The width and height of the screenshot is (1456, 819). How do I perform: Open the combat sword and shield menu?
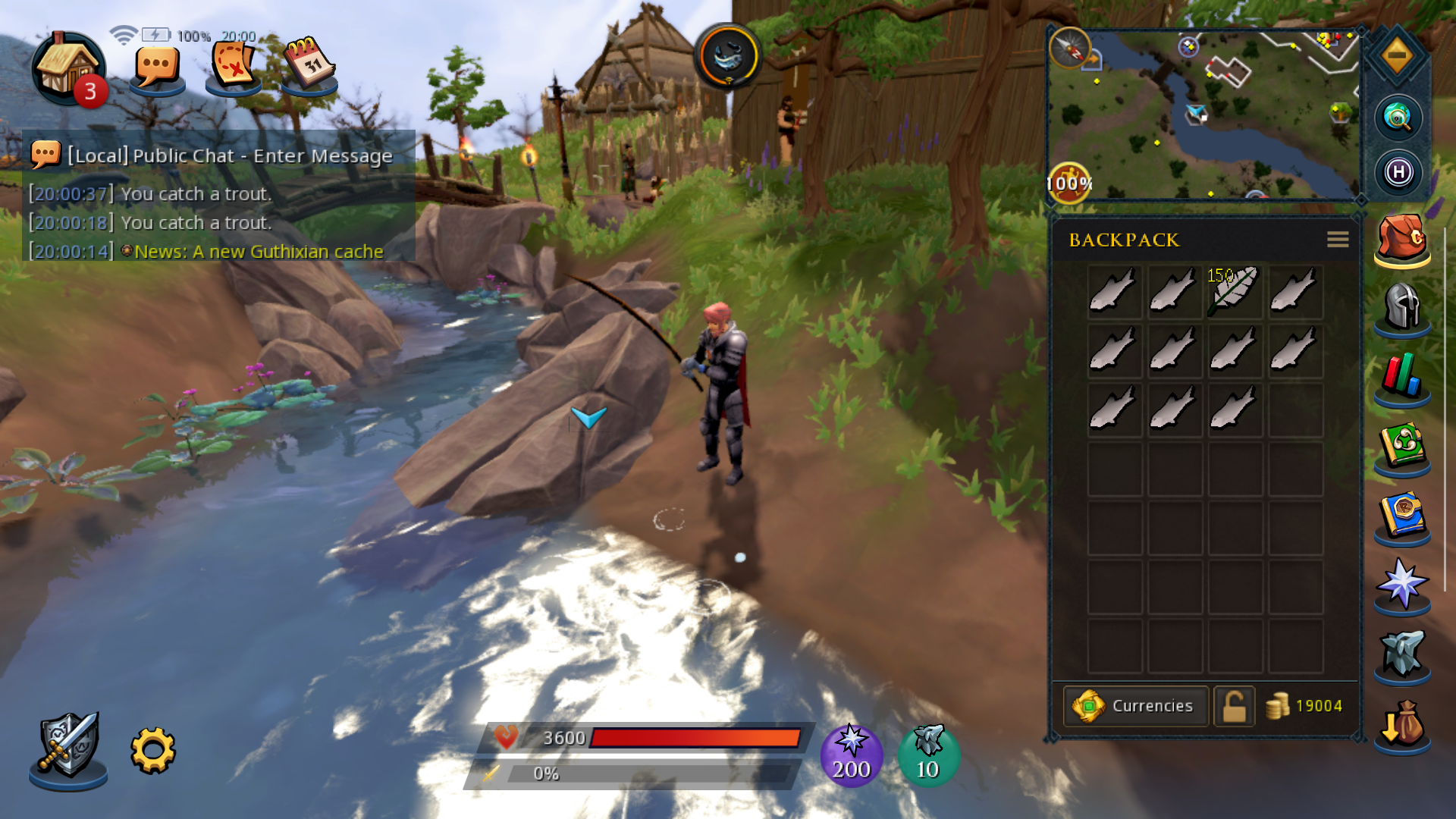[x=68, y=748]
